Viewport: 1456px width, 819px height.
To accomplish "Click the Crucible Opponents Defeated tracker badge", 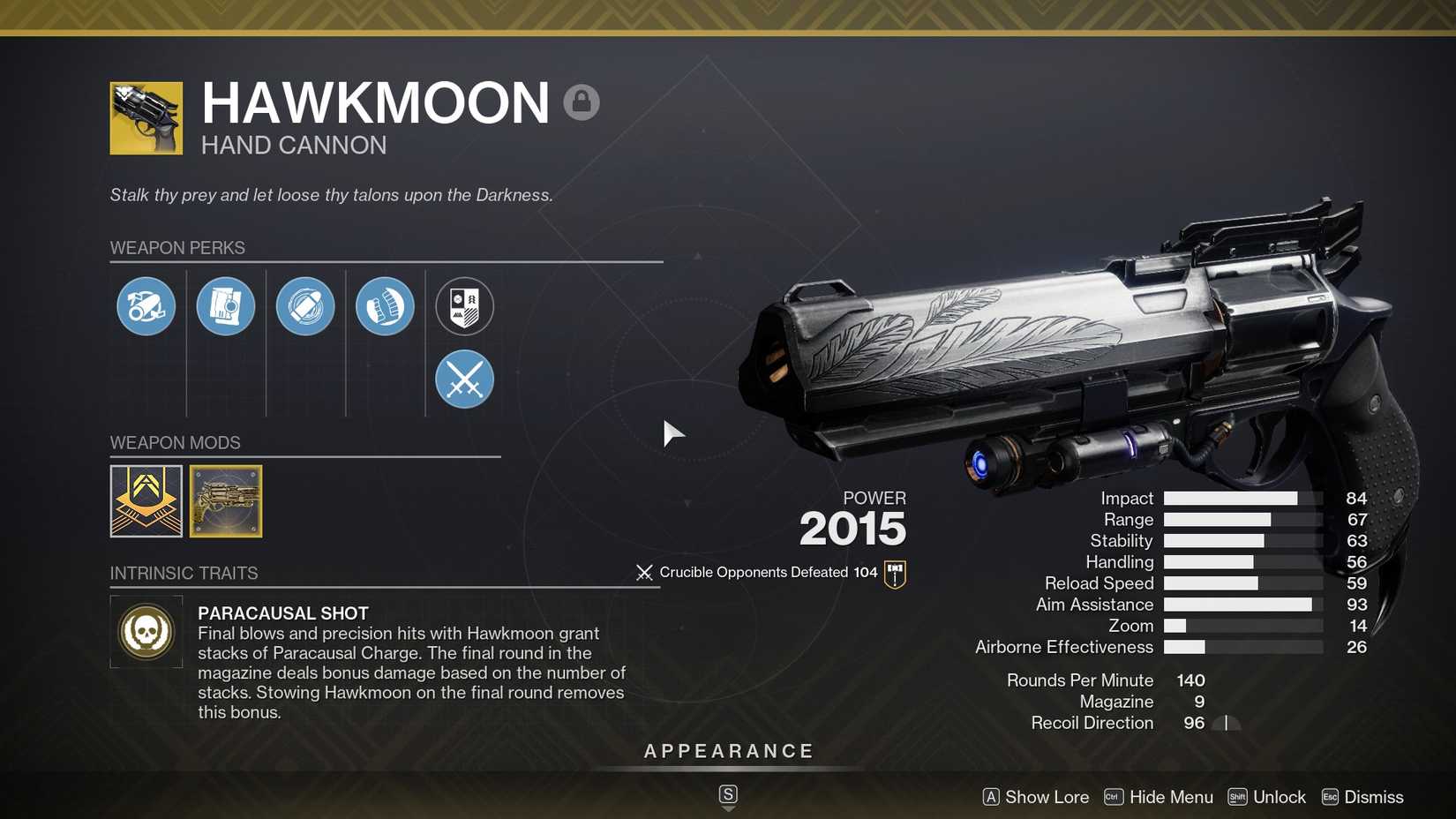I will pyautogui.click(x=894, y=572).
